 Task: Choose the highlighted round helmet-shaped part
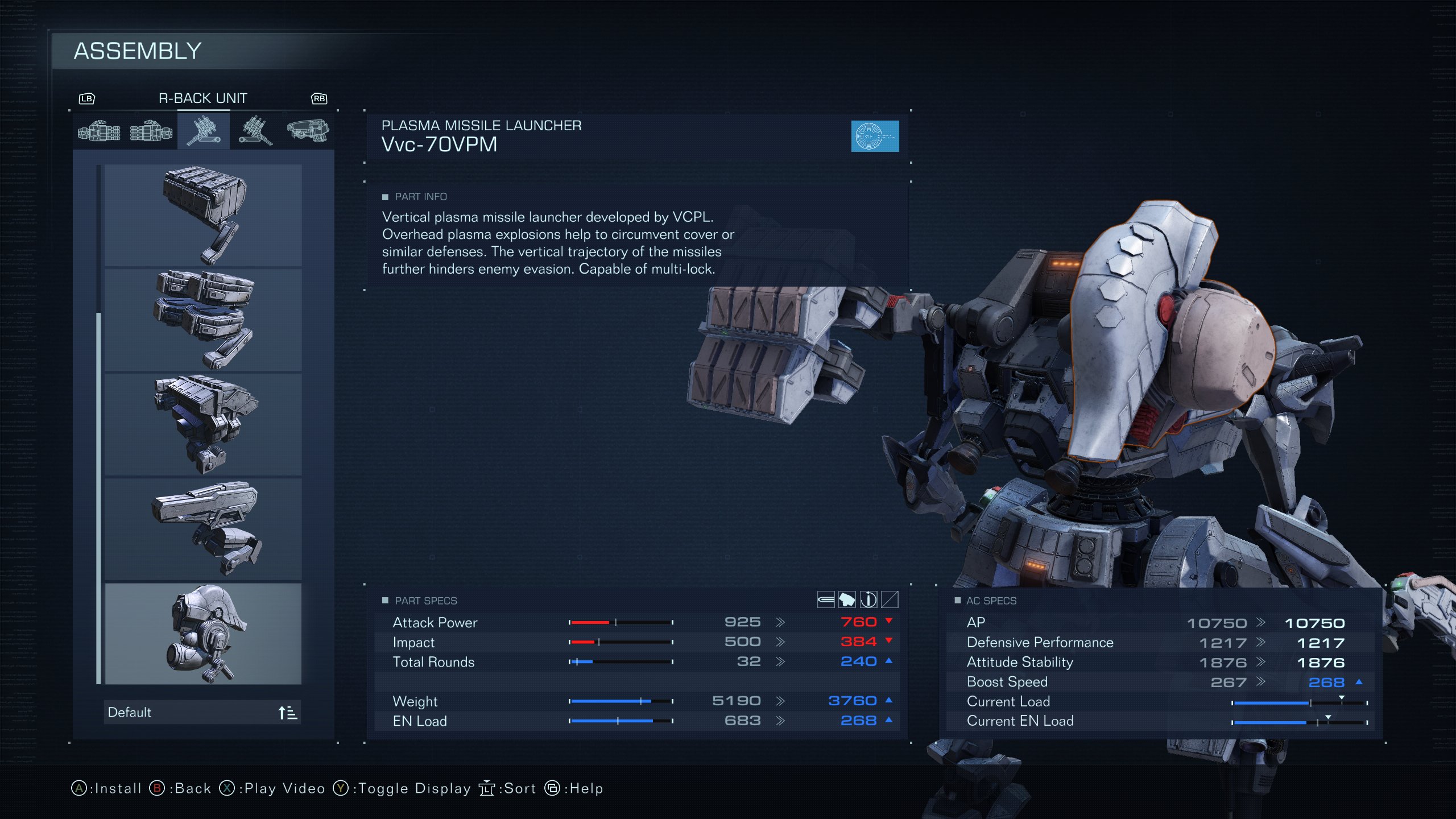[x=203, y=634]
